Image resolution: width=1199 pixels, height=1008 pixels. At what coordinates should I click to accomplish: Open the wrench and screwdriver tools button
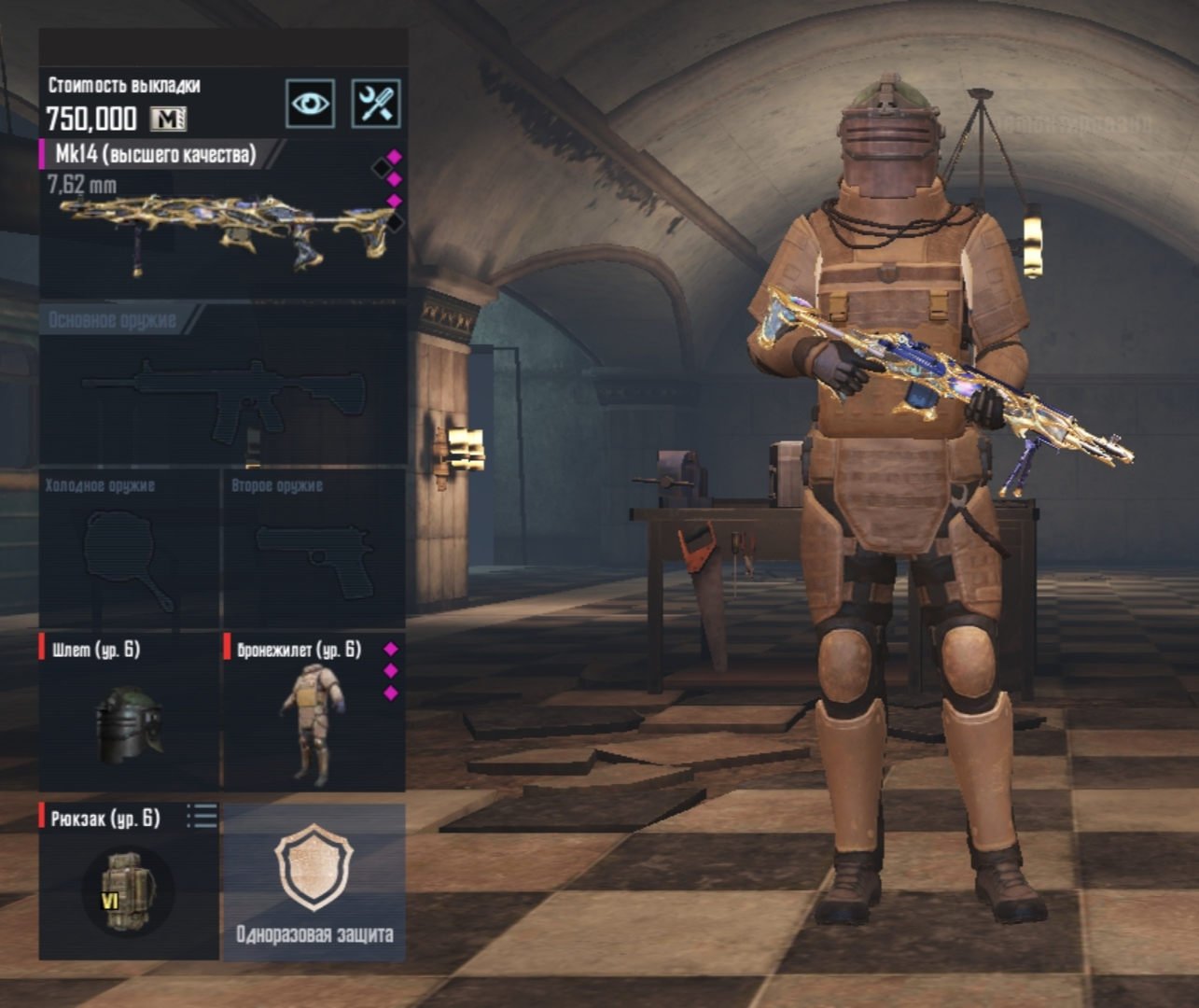tap(376, 103)
